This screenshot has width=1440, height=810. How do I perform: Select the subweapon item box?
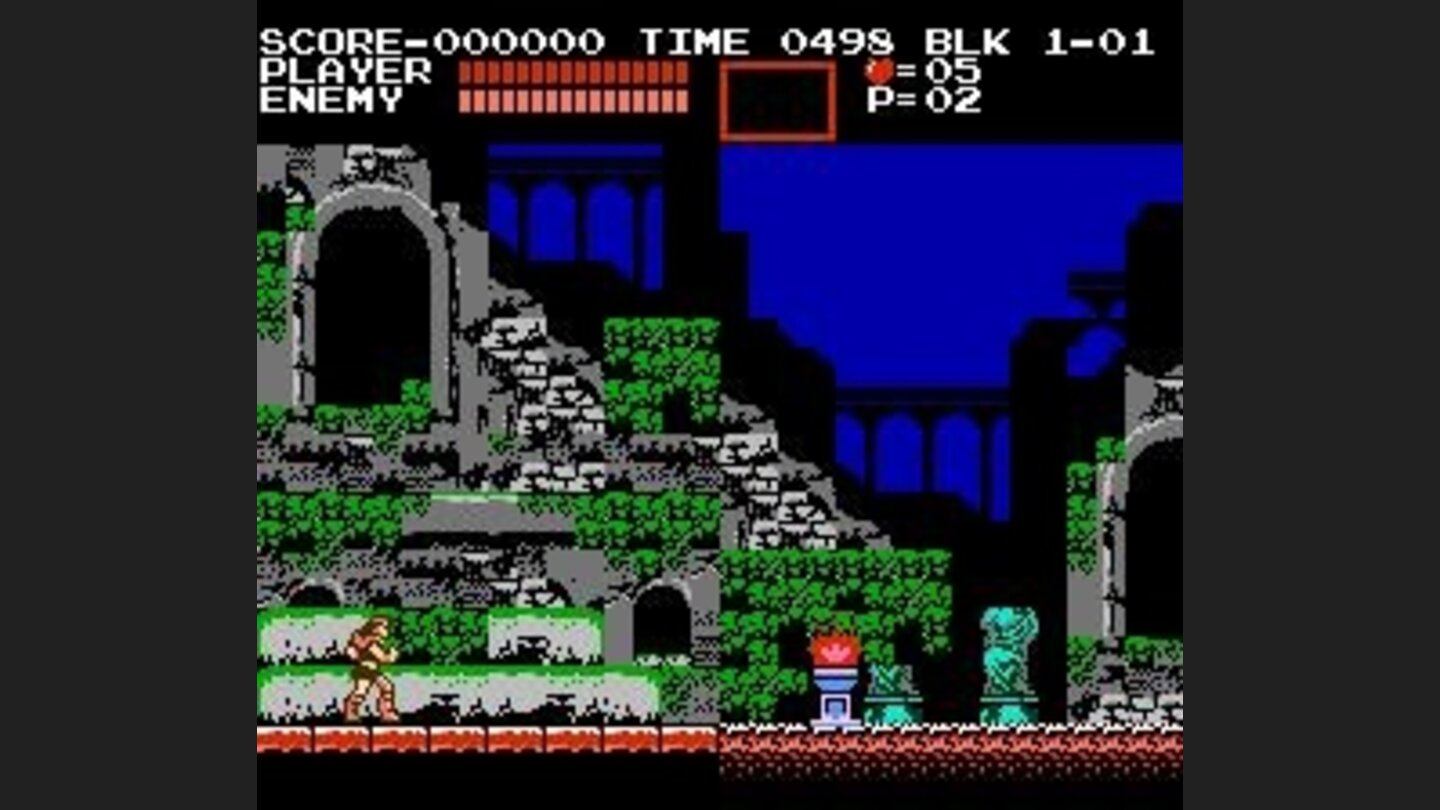pos(781,100)
